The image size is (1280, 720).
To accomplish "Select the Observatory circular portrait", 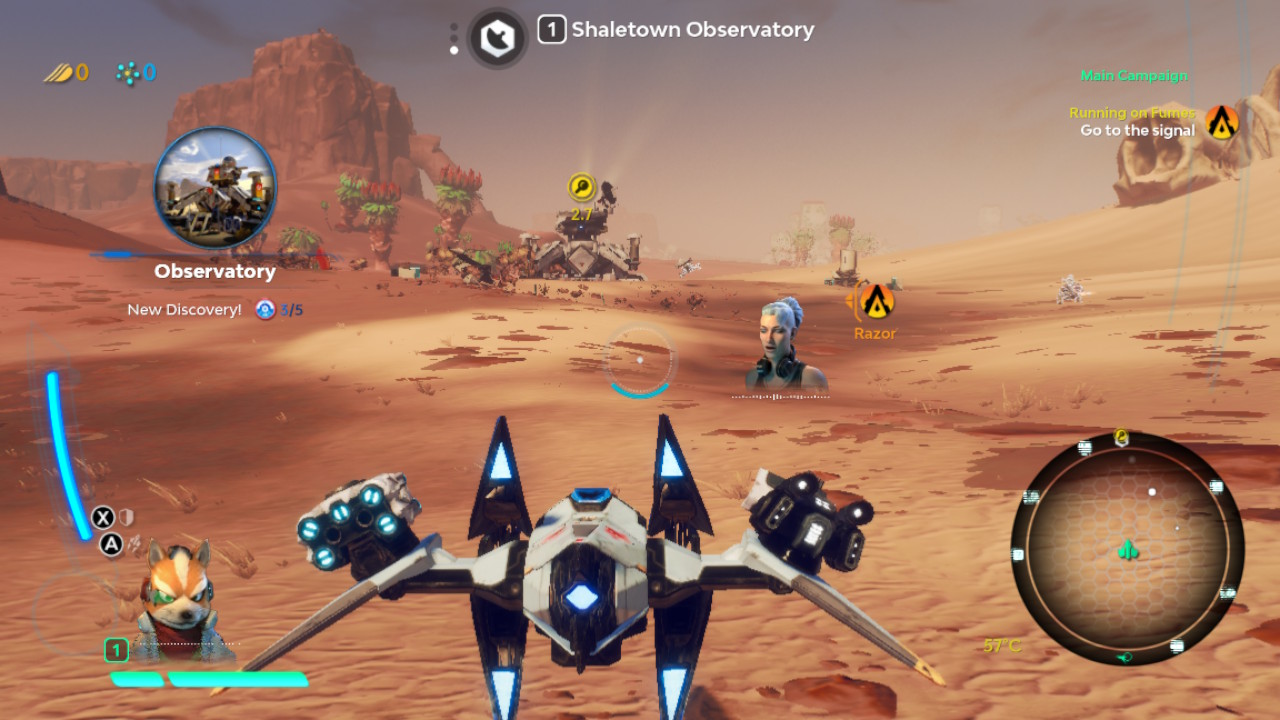I will click(x=215, y=188).
